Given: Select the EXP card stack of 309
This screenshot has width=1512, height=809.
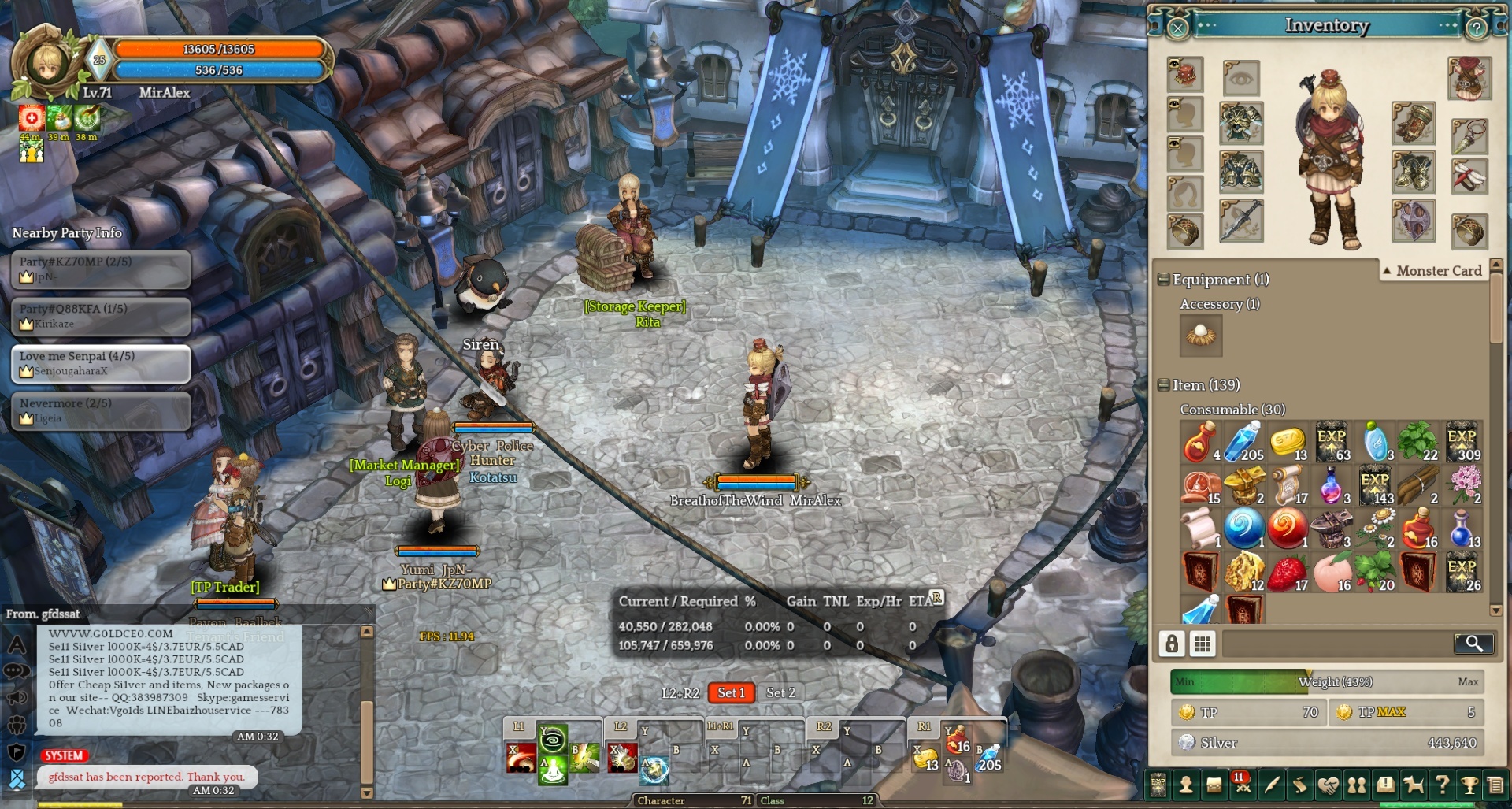Looking at the screenshot, I should pos(1463,442).
